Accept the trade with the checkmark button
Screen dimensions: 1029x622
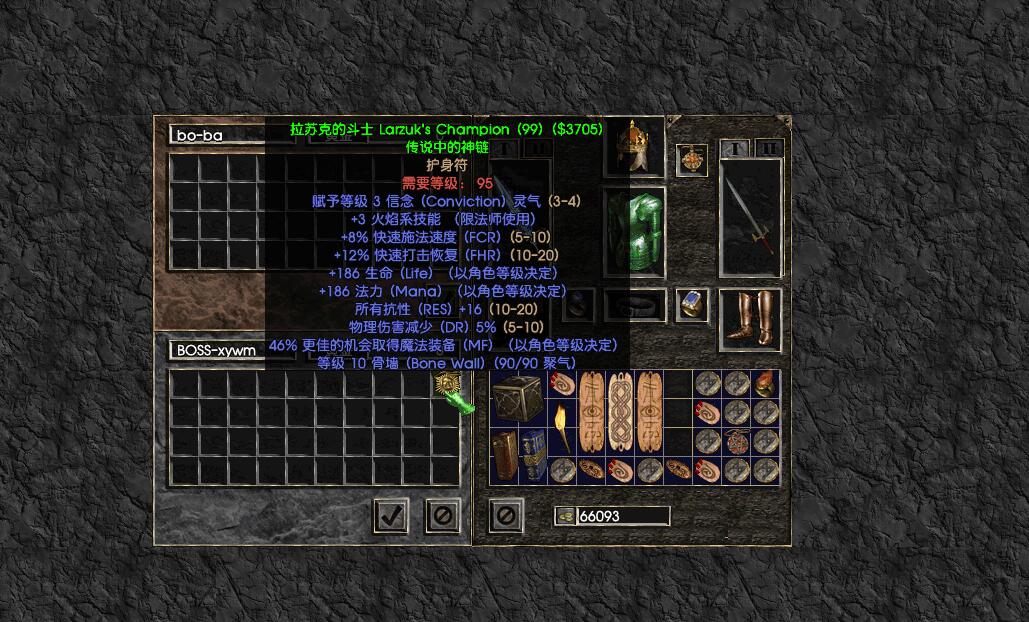pyautogui.click(x=391, y=515)
